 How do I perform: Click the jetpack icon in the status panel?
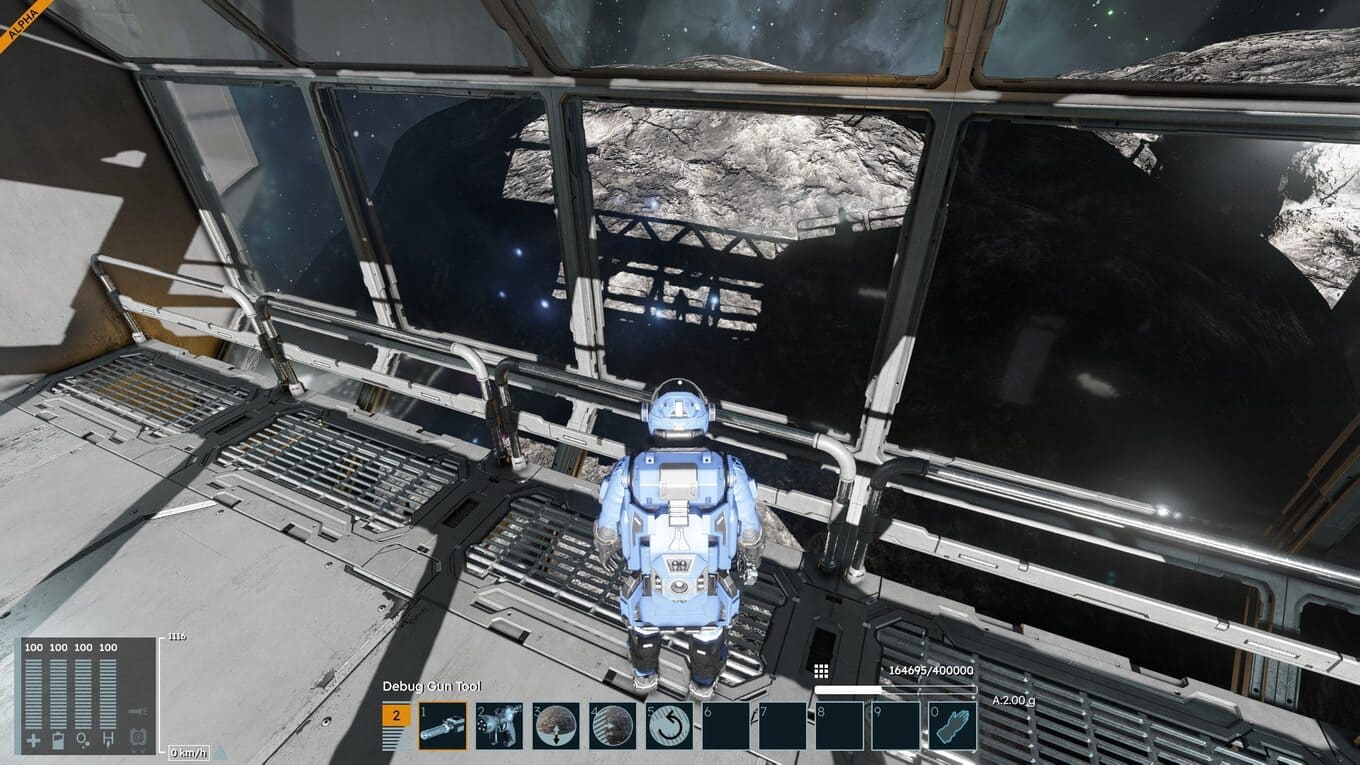click(x=139, y=737)
